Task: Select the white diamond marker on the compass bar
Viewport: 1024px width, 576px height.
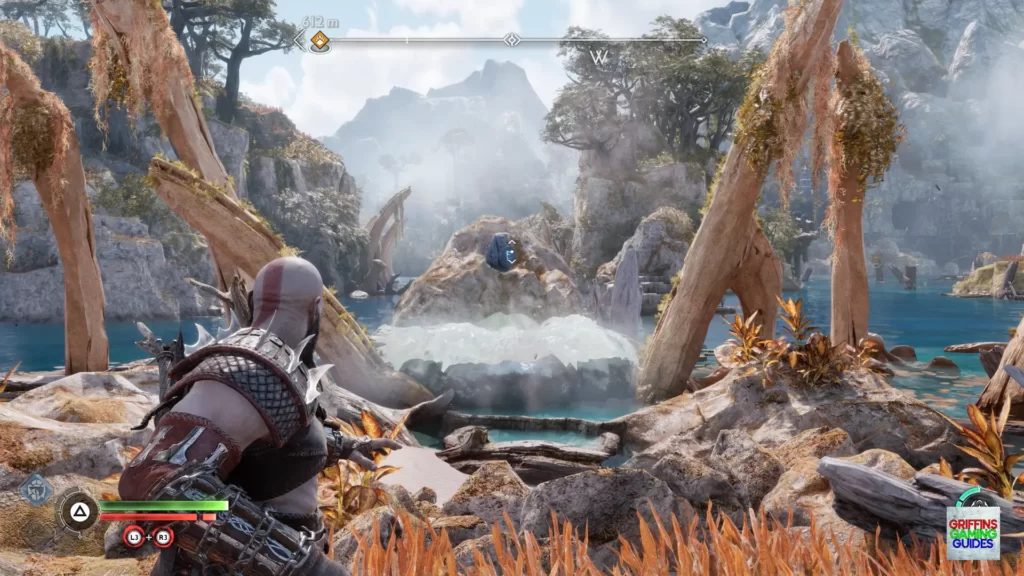Action: point(512,40)
